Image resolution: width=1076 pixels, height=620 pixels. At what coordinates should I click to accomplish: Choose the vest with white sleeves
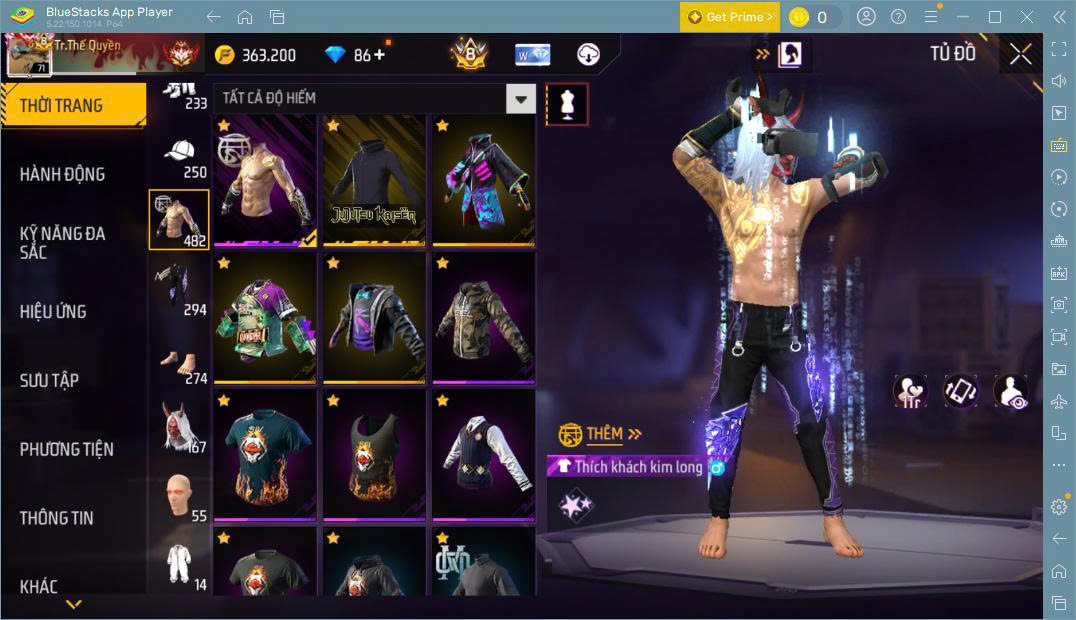click(x=483, y=456)
